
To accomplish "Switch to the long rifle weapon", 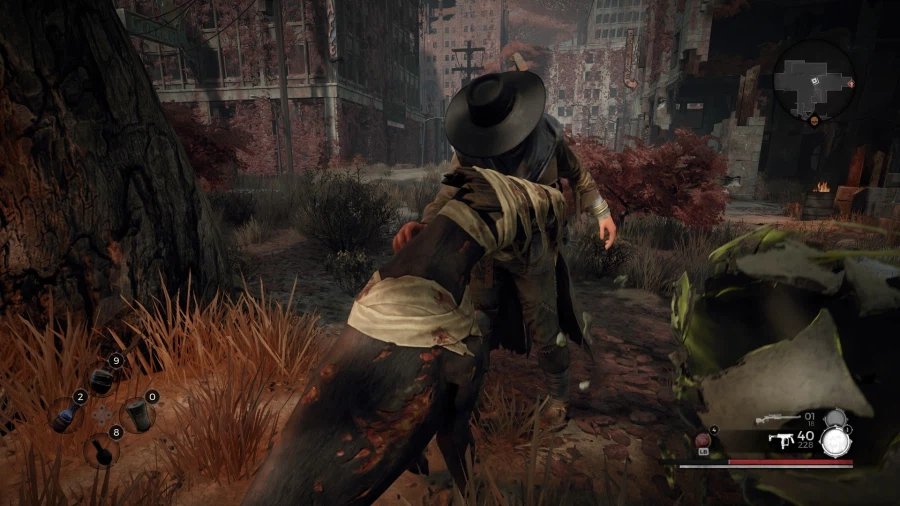I will point(777,418).
